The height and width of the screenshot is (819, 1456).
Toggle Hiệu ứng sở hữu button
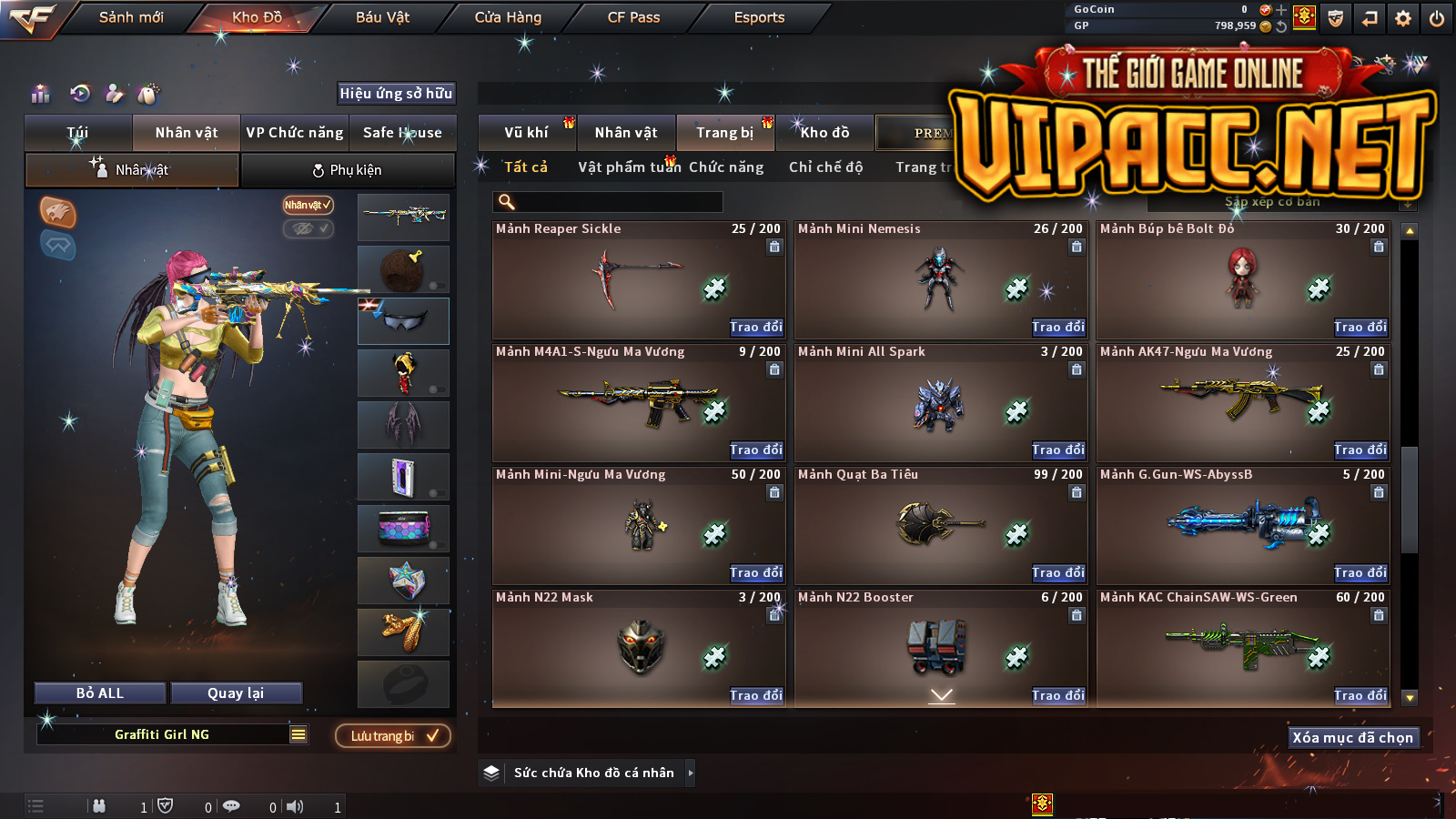396,94
